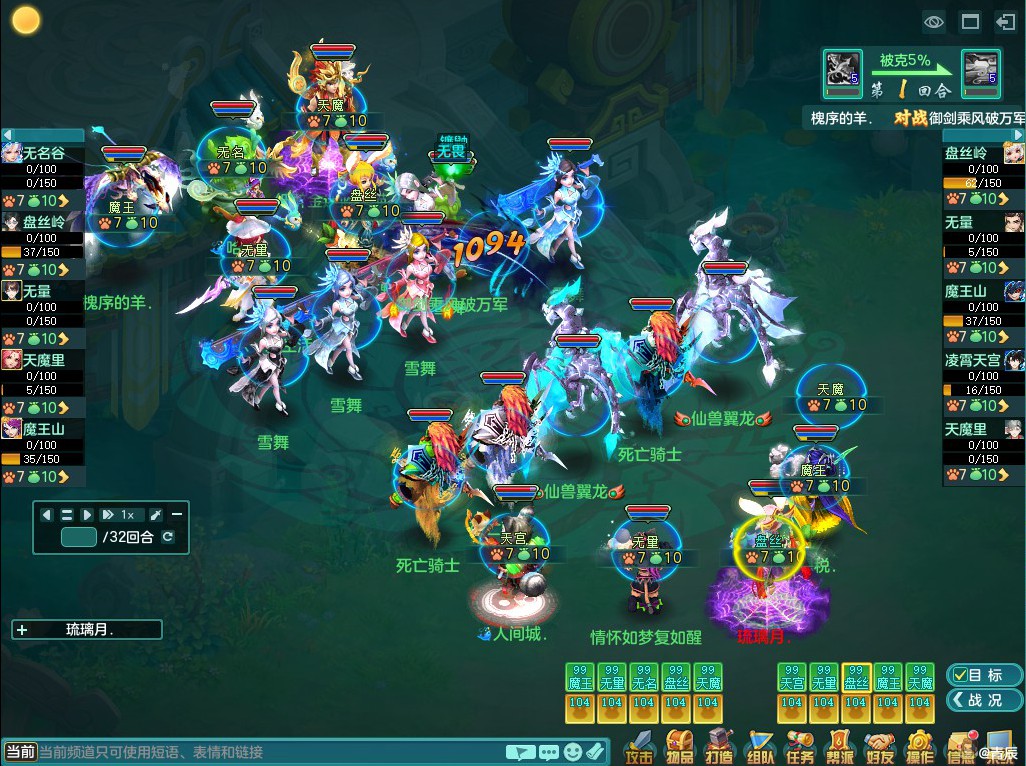Open the 打造 crafting menu
Image resolution: width=1026 pixels, height=766 pixels.
click(x=720, y=747)
